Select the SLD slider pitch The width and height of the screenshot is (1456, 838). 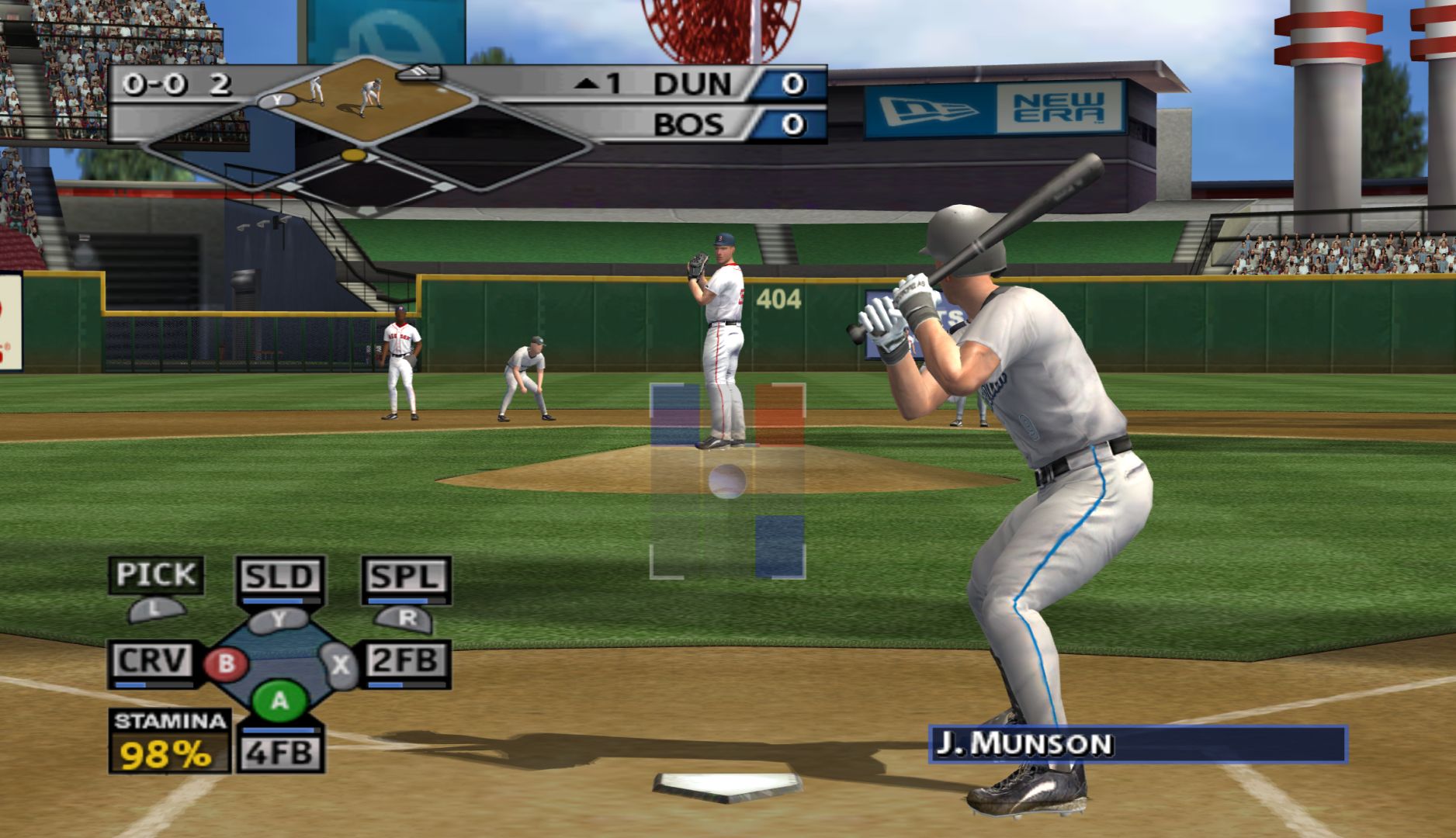coord(279,577)
